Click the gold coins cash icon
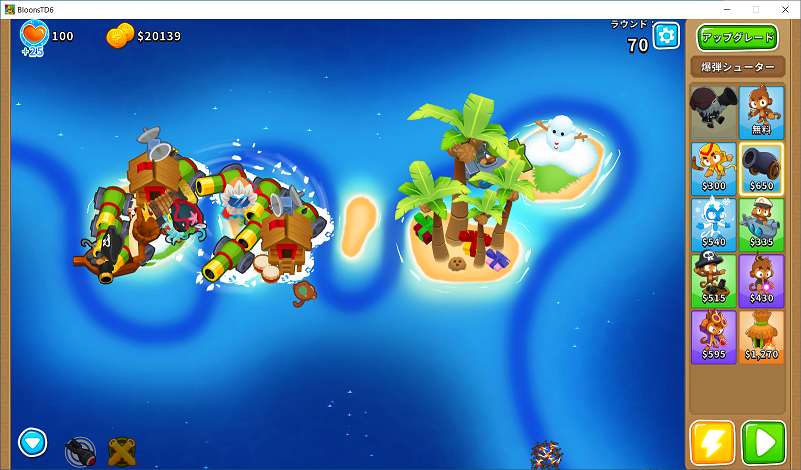Screen dimensions: 801x470 point(119,36)
